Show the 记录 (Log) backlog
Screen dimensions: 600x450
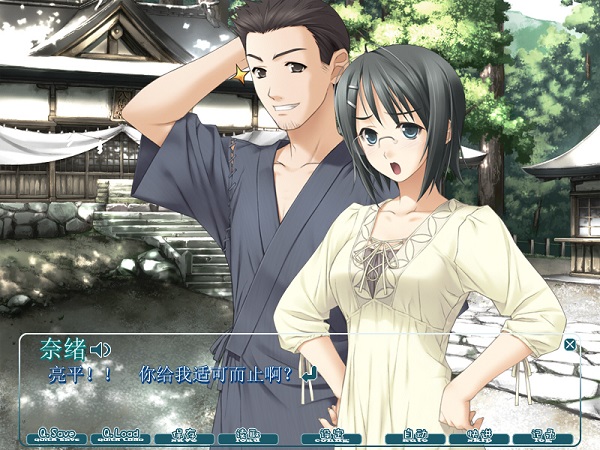coord(543,436)
